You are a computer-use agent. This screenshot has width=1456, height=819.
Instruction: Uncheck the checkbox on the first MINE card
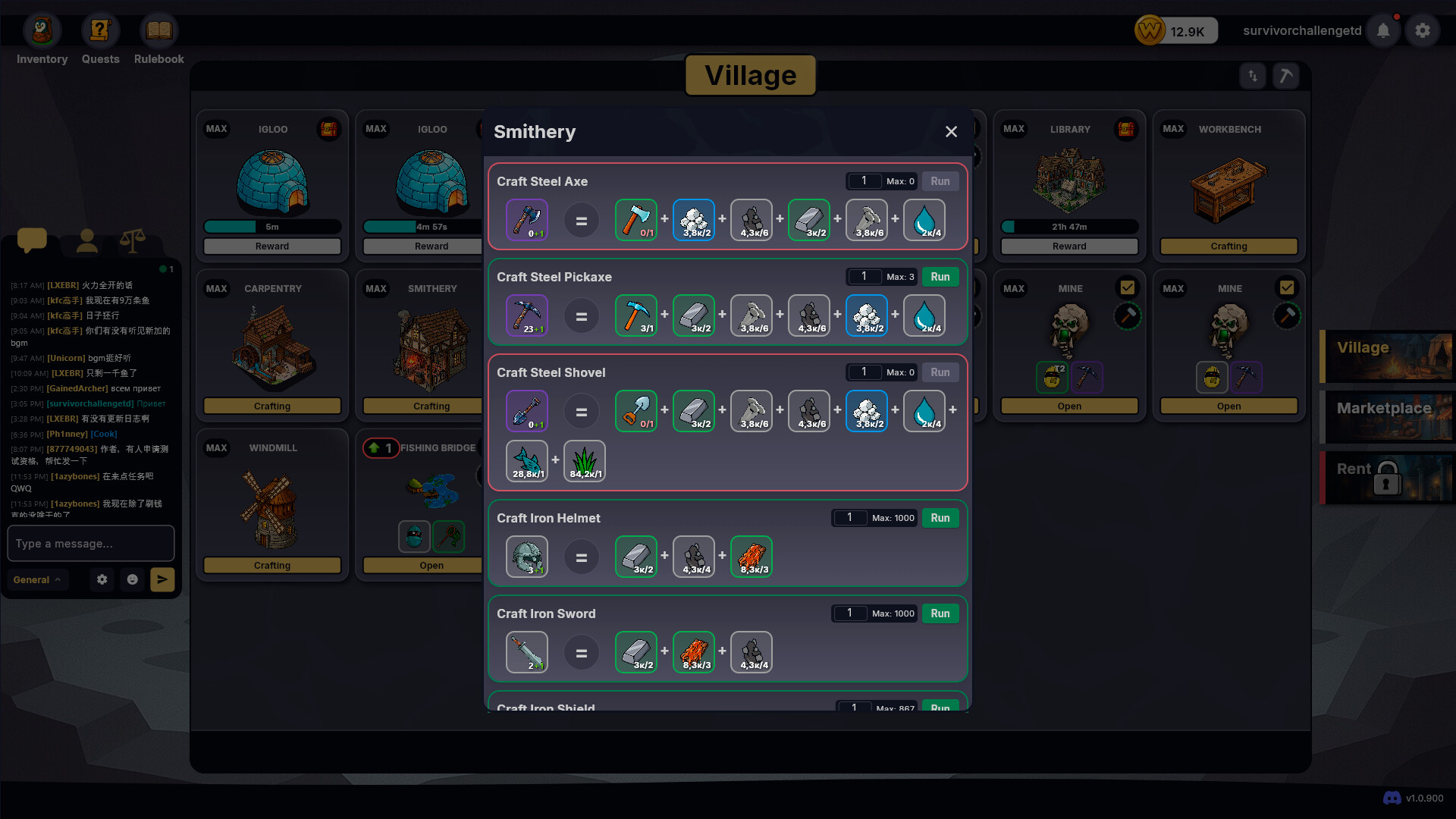click(x=1128, y=287)
